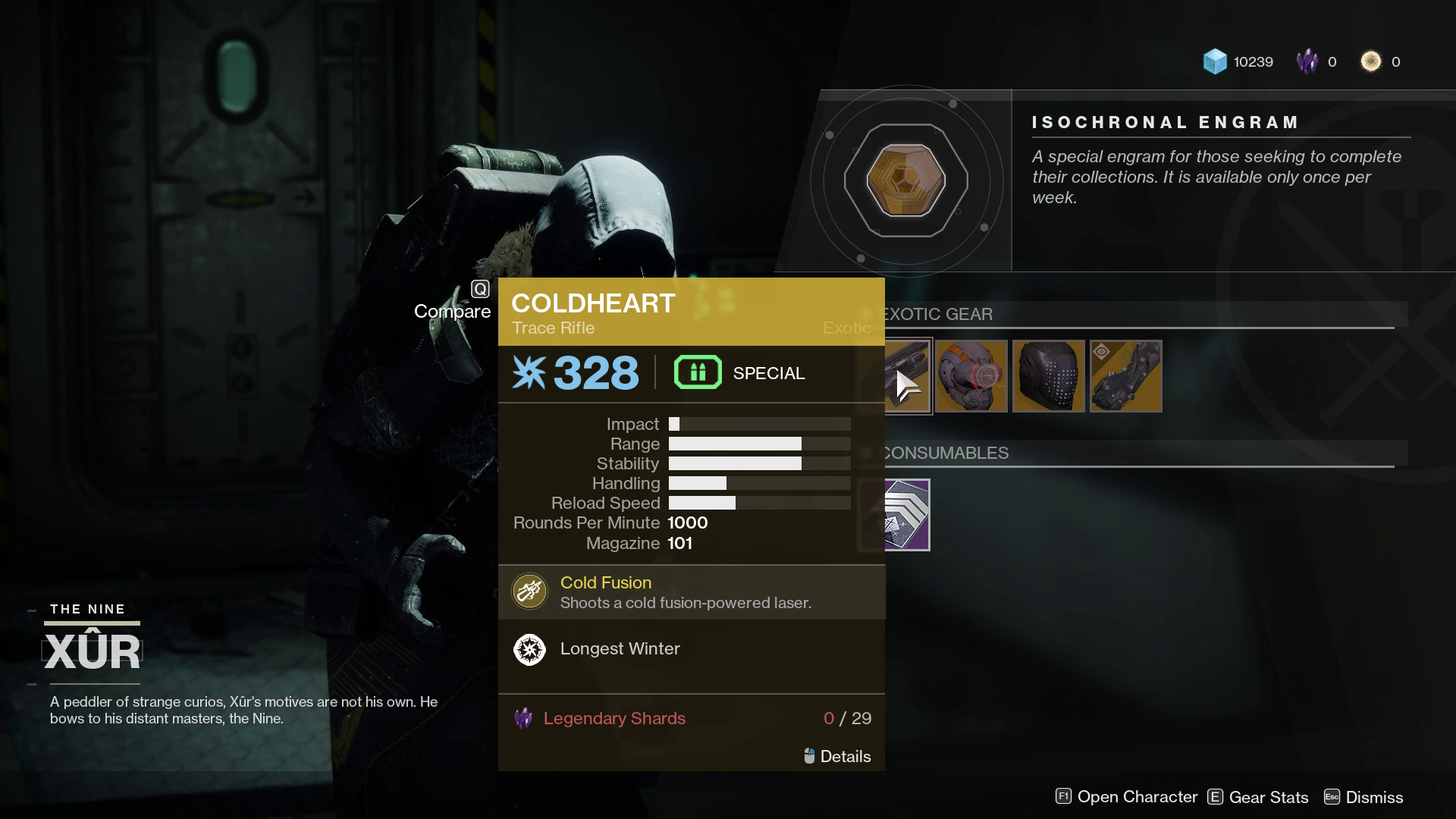Pick the black perforated exotic mask
The image size is (1456, 819).
[1048, 376]
